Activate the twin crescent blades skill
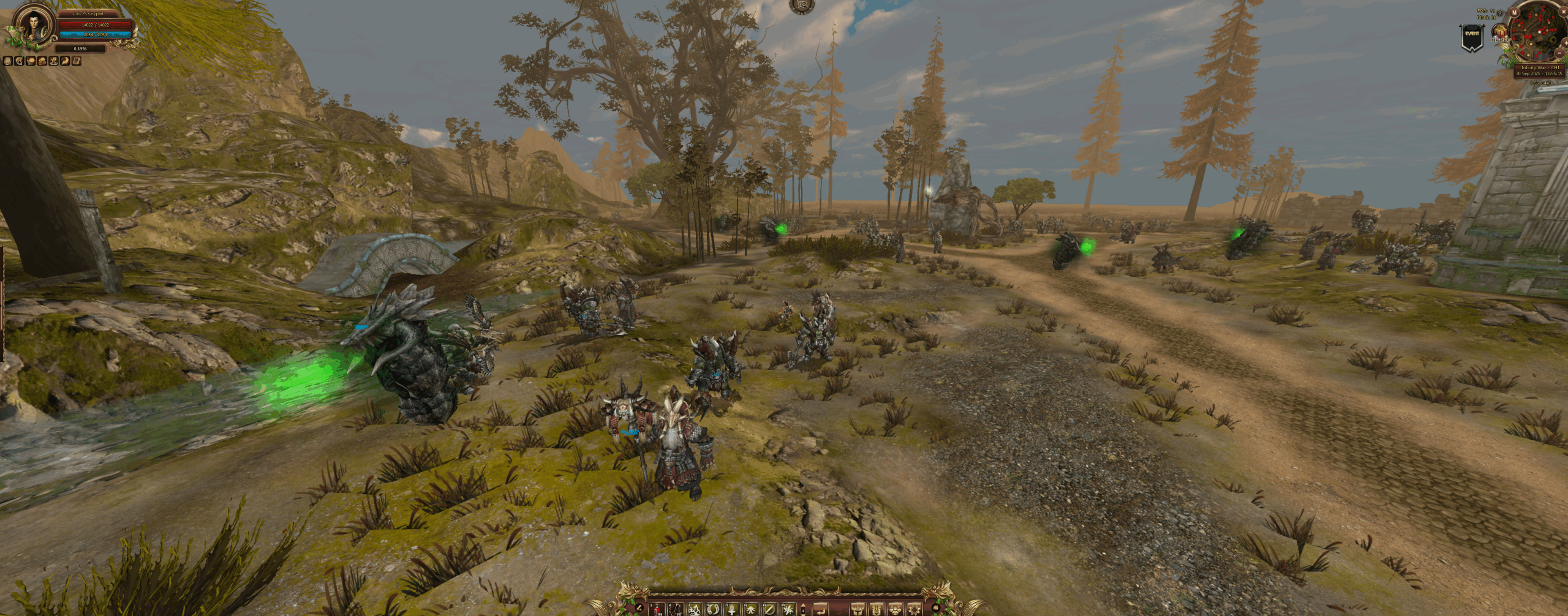Viewport: 1568px width, 616px height. 713,610
